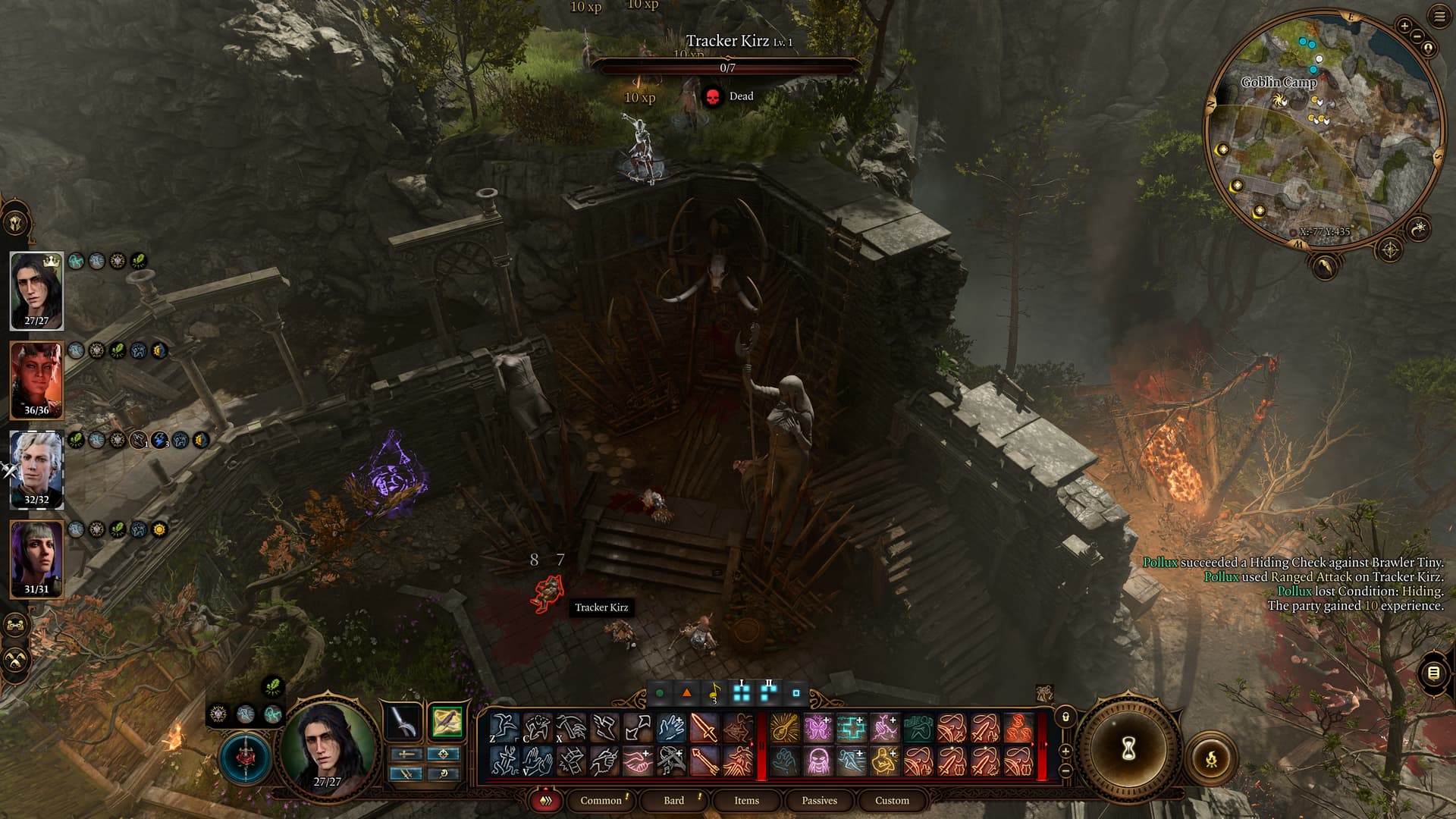Show the Items hotbar tab
Image resolution: width=1456 pixels, height=819 pixels.
coord(746,800)
